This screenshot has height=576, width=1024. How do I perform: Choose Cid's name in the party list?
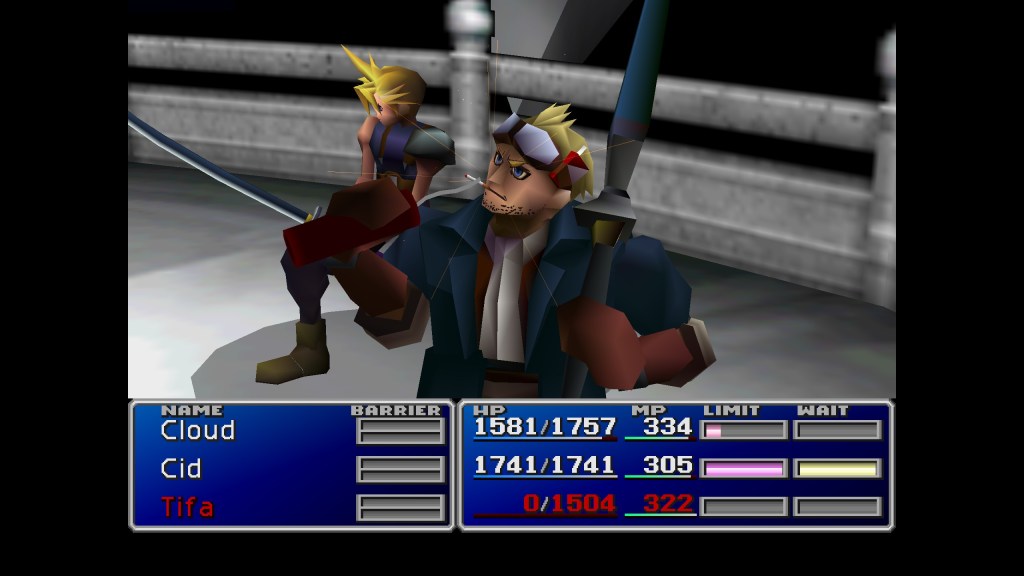[x=181, y=469]
